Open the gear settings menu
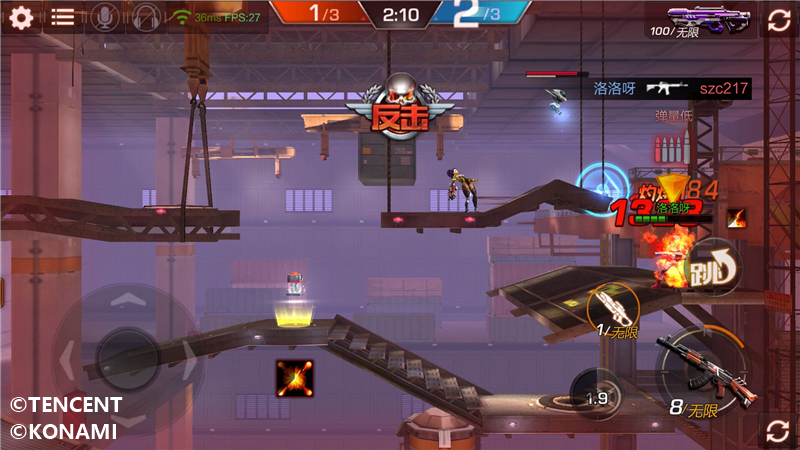The image size is (800, 450). coord(21,17)
